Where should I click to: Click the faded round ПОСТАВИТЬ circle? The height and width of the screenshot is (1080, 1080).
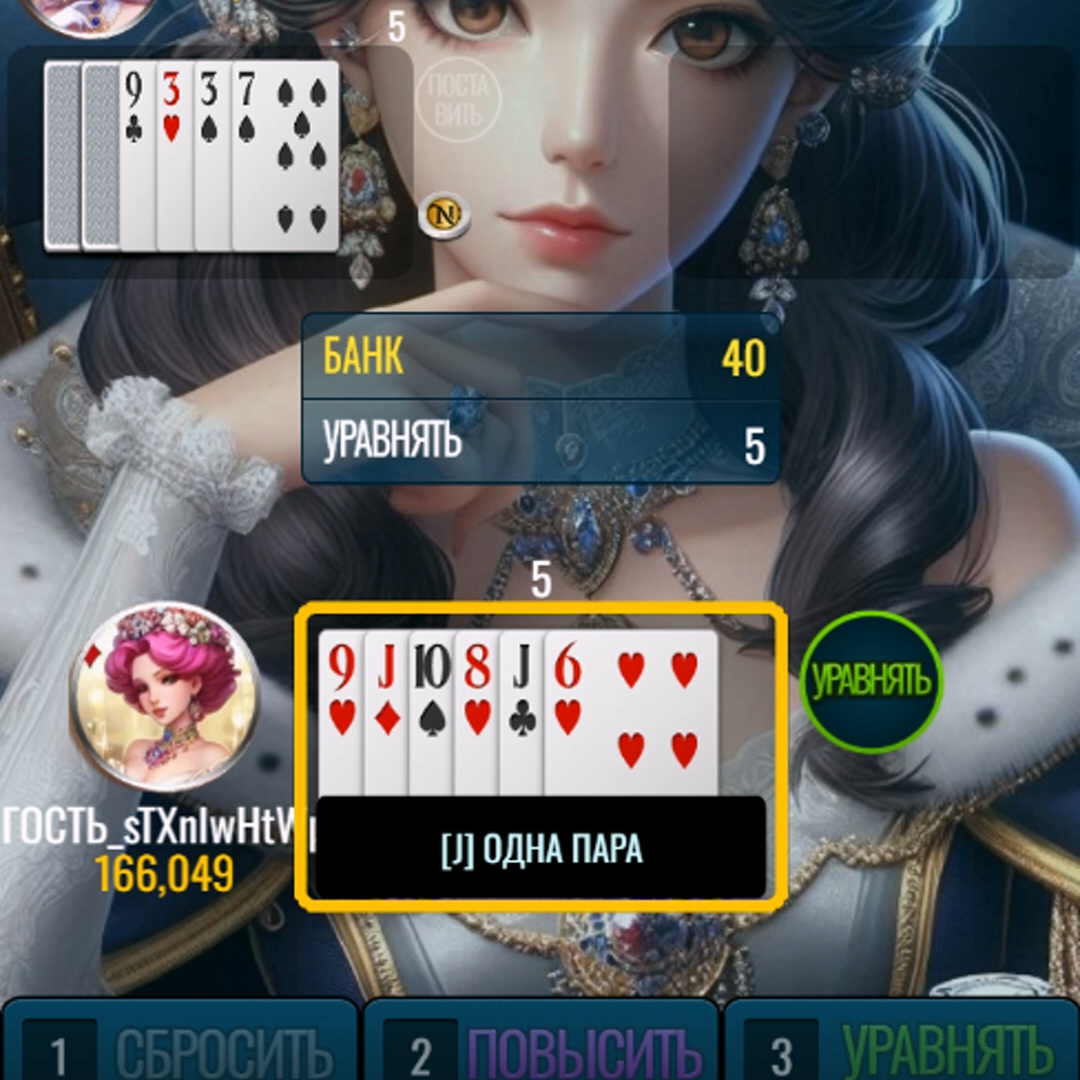(x=457, y=98)
